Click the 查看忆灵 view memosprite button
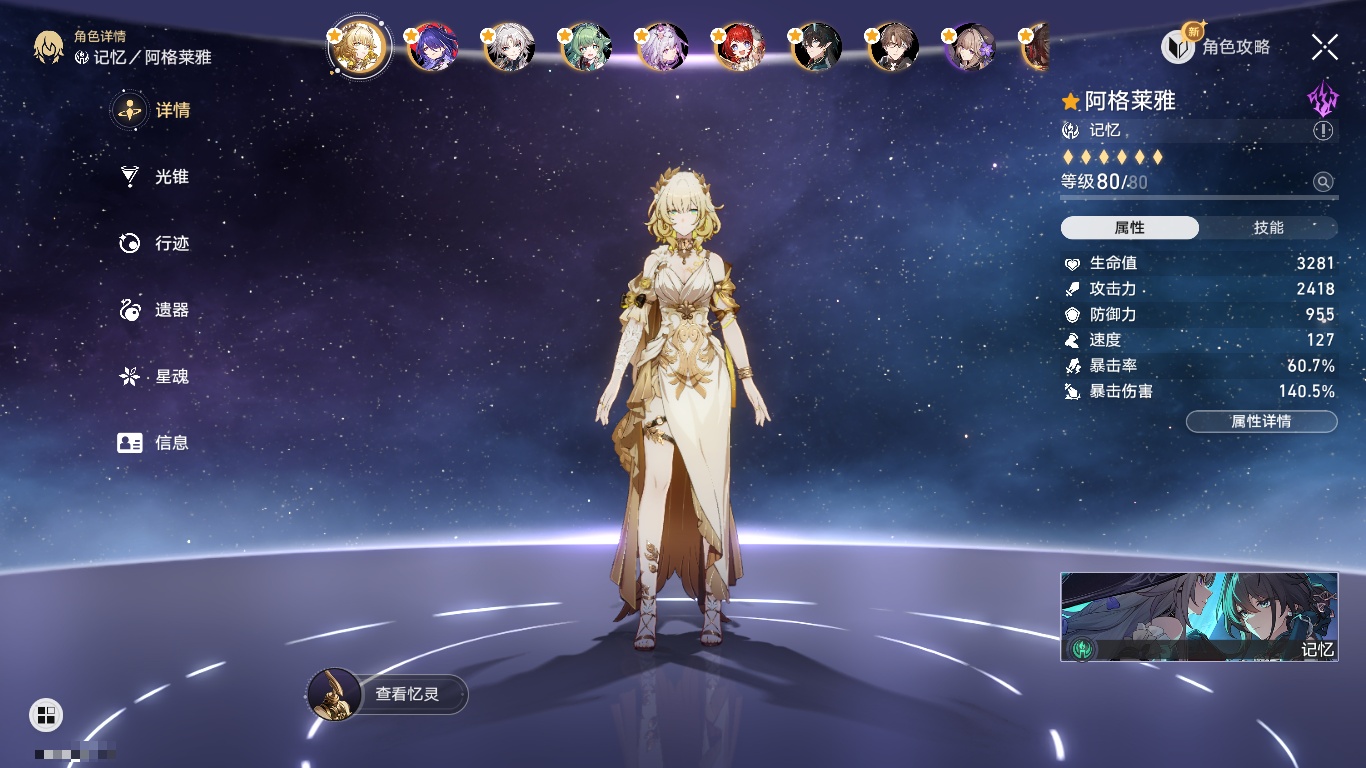This screenshot has height=768, width=1366. 388,694
